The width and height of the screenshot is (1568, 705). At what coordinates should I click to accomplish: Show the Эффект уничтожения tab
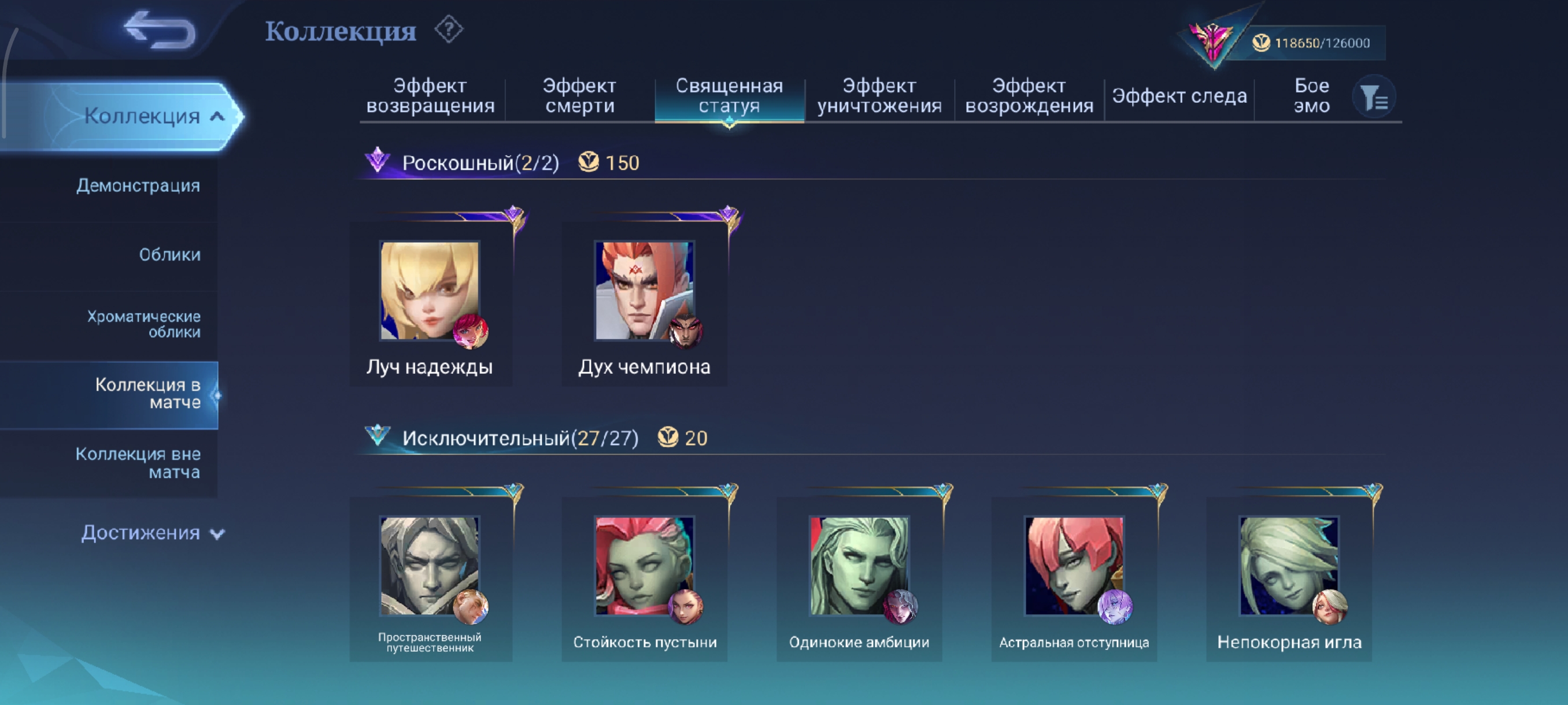coord(879,96)
